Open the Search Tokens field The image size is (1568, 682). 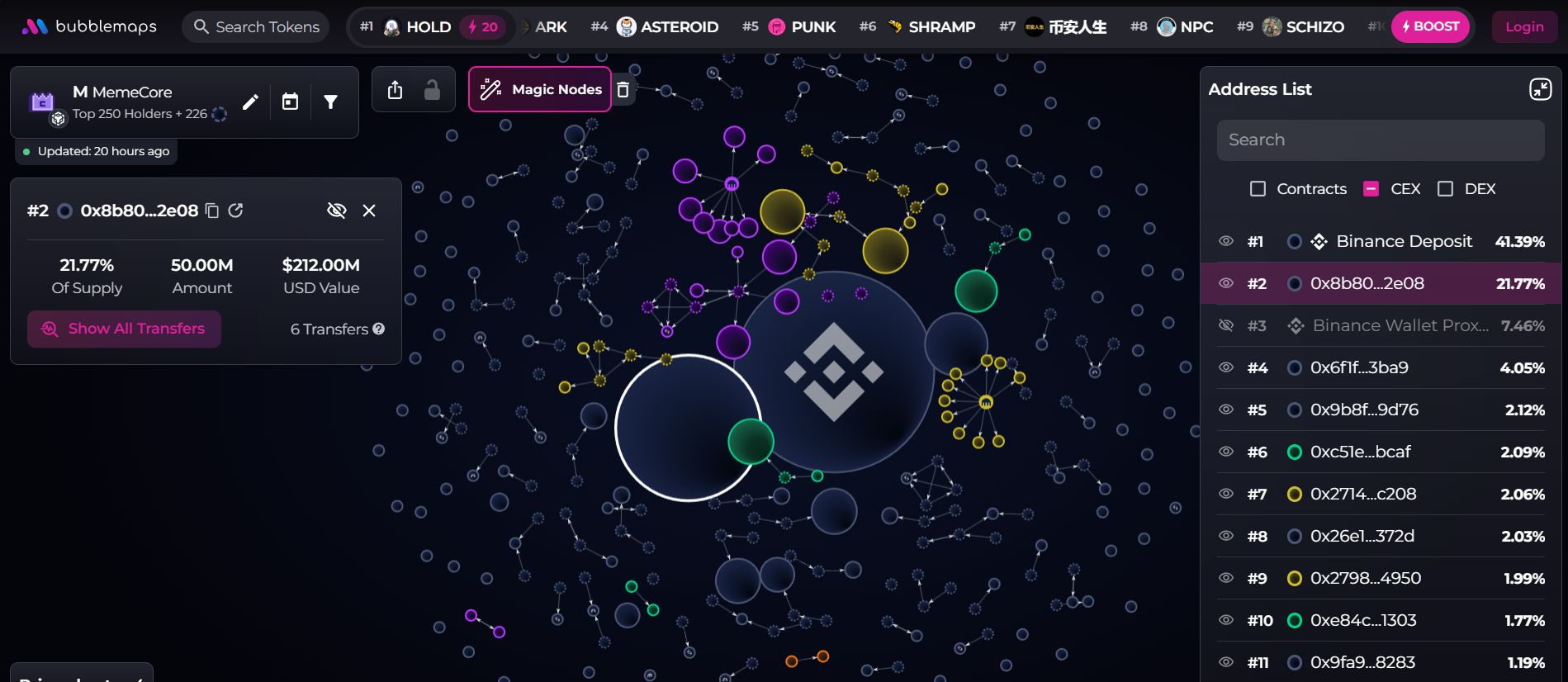256,27
